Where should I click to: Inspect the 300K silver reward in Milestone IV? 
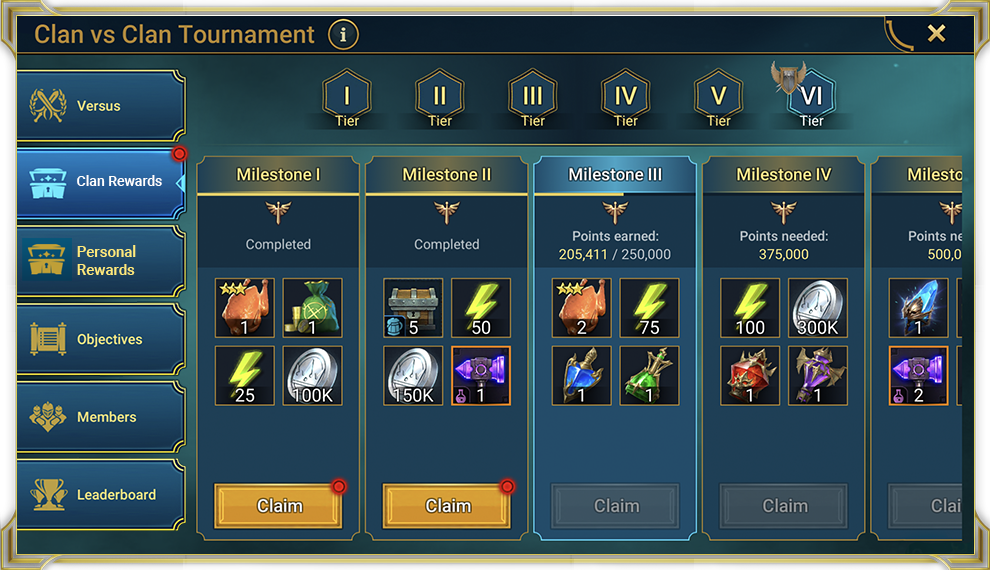pyautogui.click(x=818, y=308)
